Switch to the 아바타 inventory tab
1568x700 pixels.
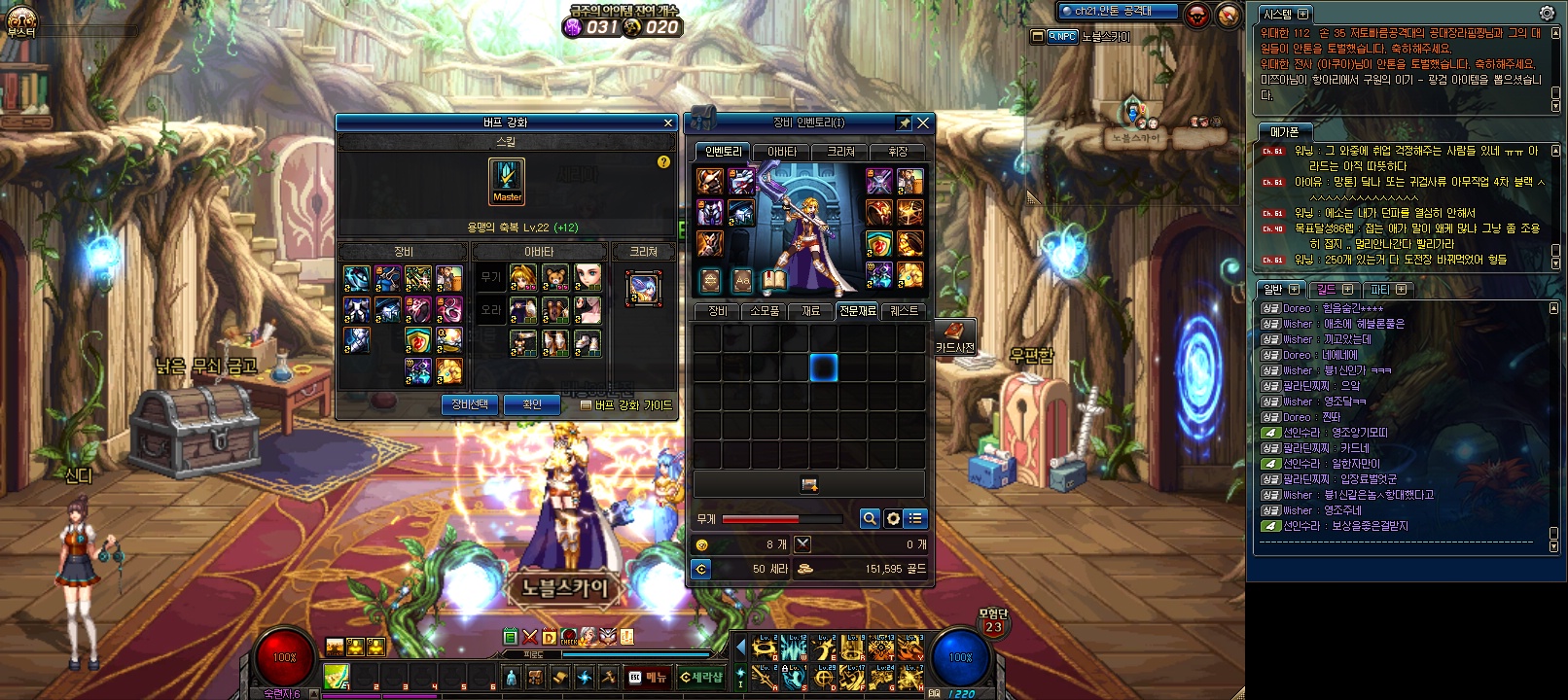(x=782, y=152)
